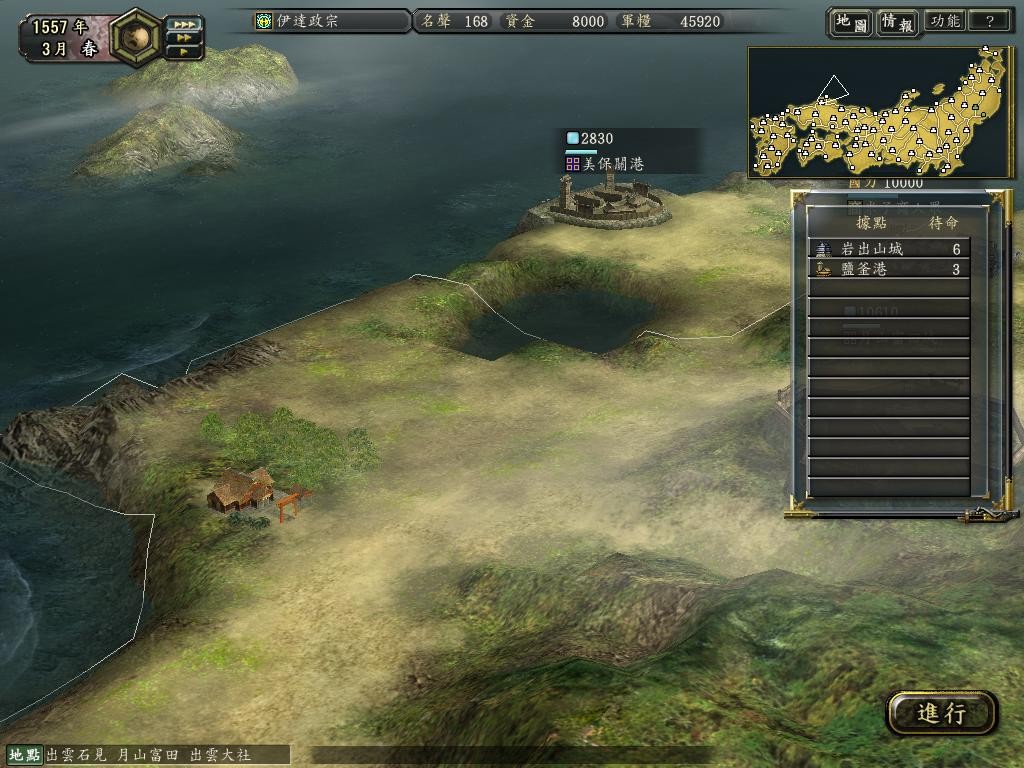Click the 據點 column header
This screenshot has height=768, width=1024.
(866, 223)
